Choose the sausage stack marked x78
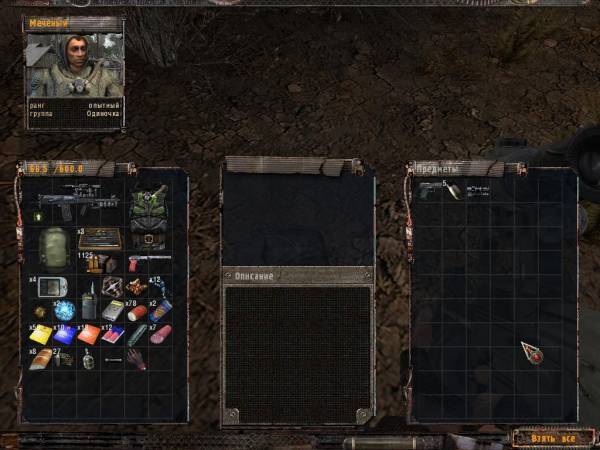 [x=136, y=311]
